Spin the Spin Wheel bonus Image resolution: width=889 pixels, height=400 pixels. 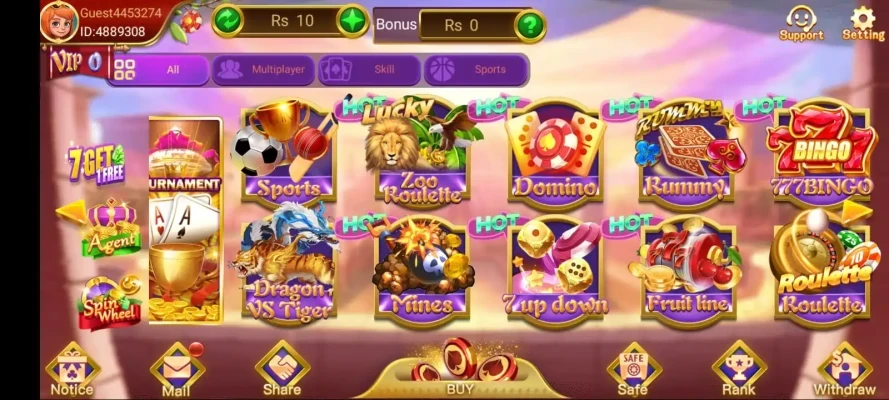point(111,298)
